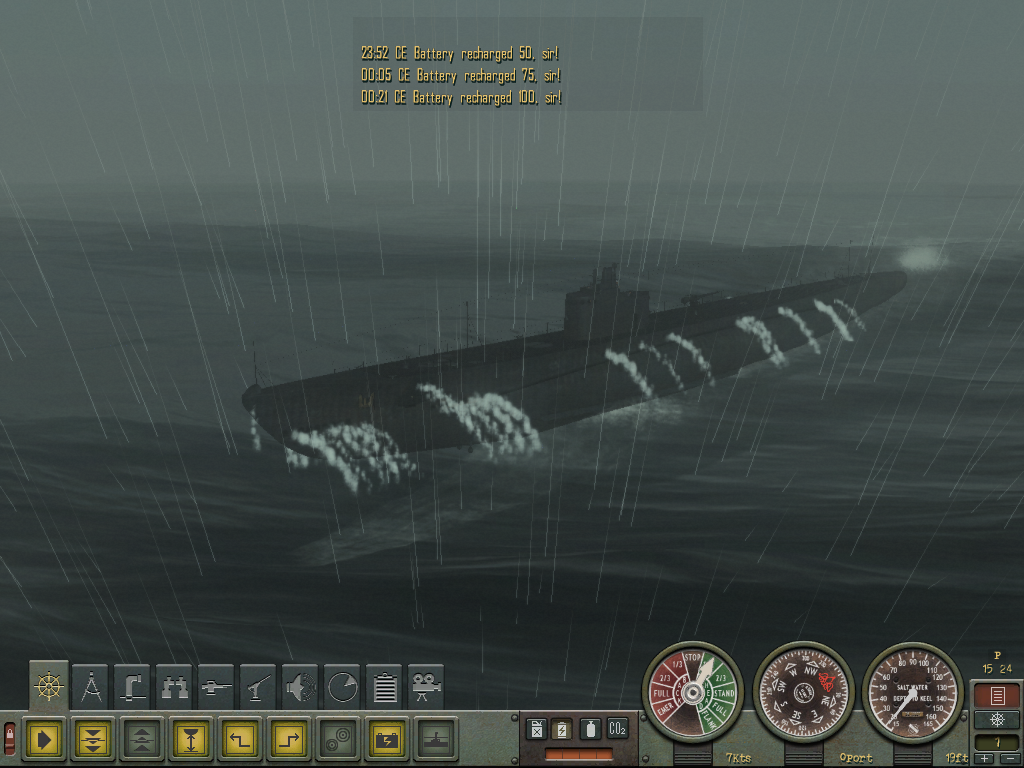The height and width of the screenshot is (768, 1024).
Task: Switch to the periscope station tab
Action: point(132,686)
